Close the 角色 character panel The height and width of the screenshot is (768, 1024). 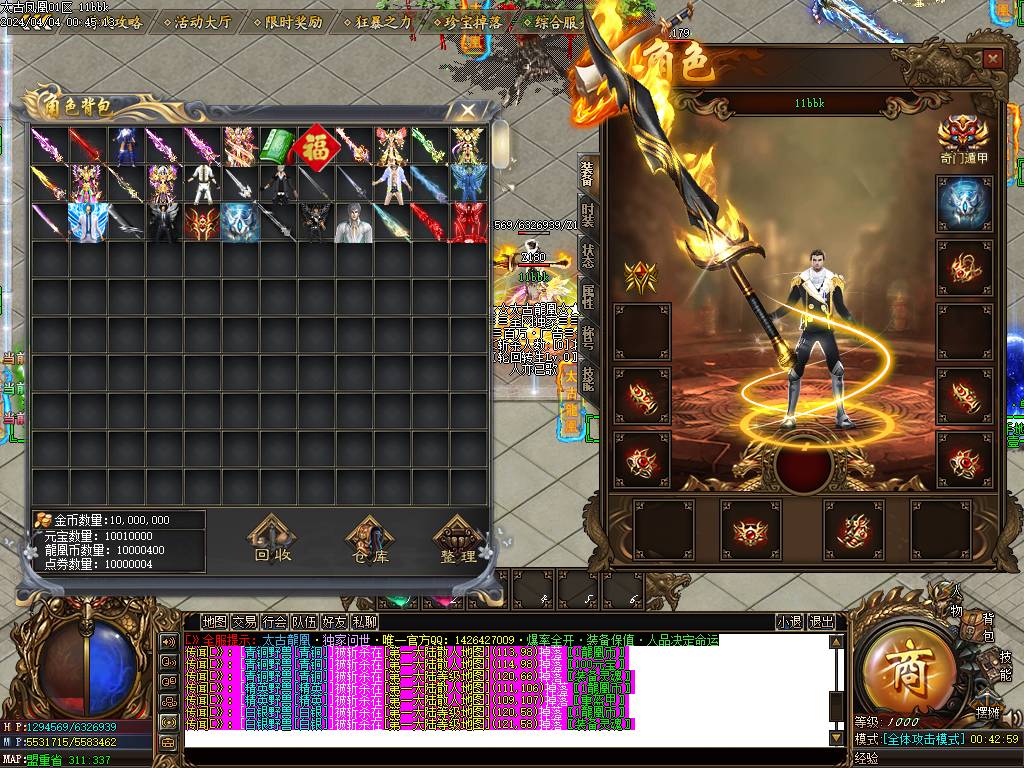pyautogui.click(x=992, y=59)
